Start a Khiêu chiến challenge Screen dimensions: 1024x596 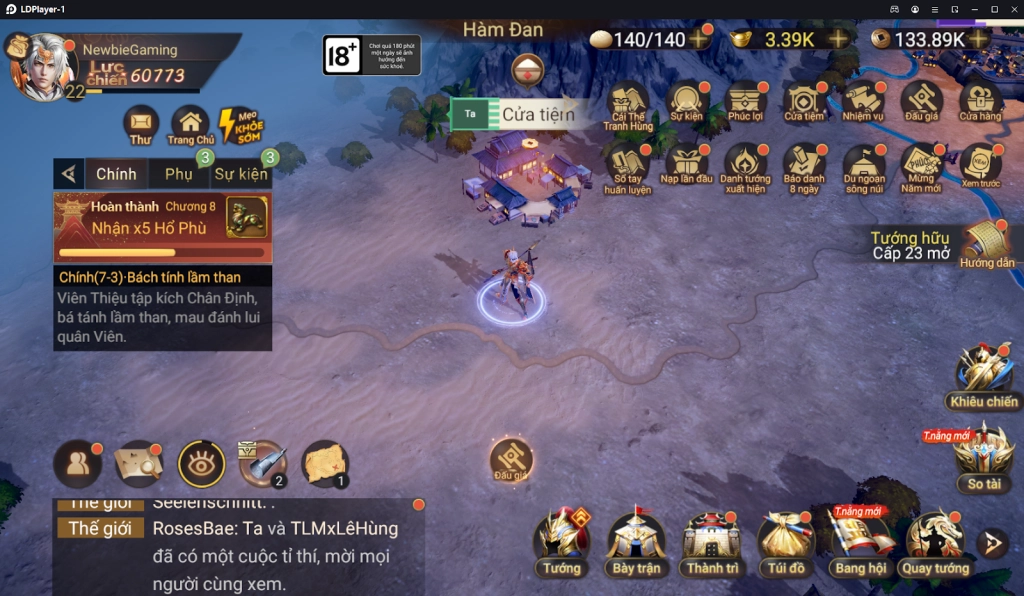[x=984, y=376]
